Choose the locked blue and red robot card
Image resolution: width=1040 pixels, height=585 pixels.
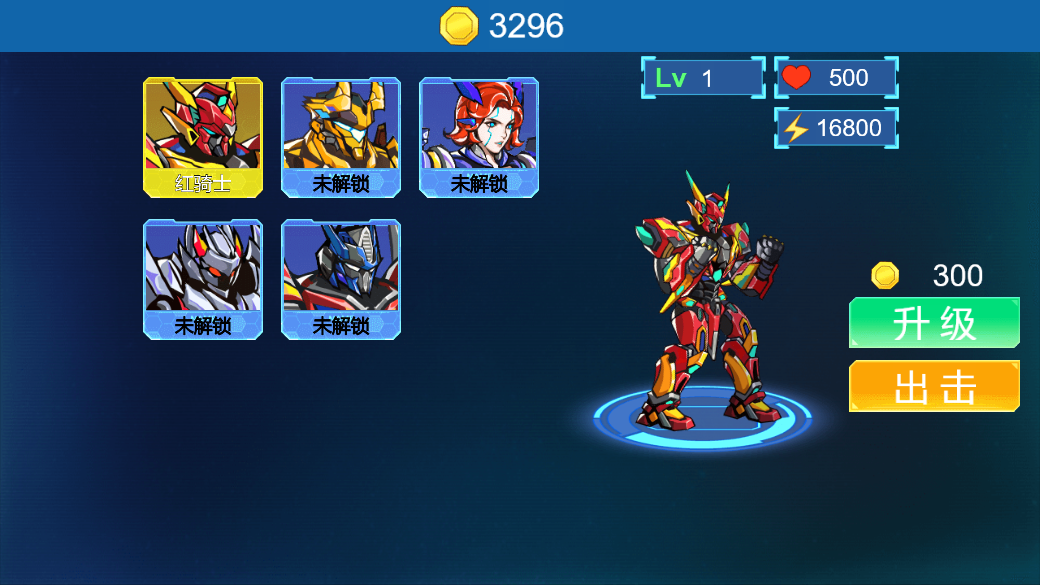coord(341,279)
